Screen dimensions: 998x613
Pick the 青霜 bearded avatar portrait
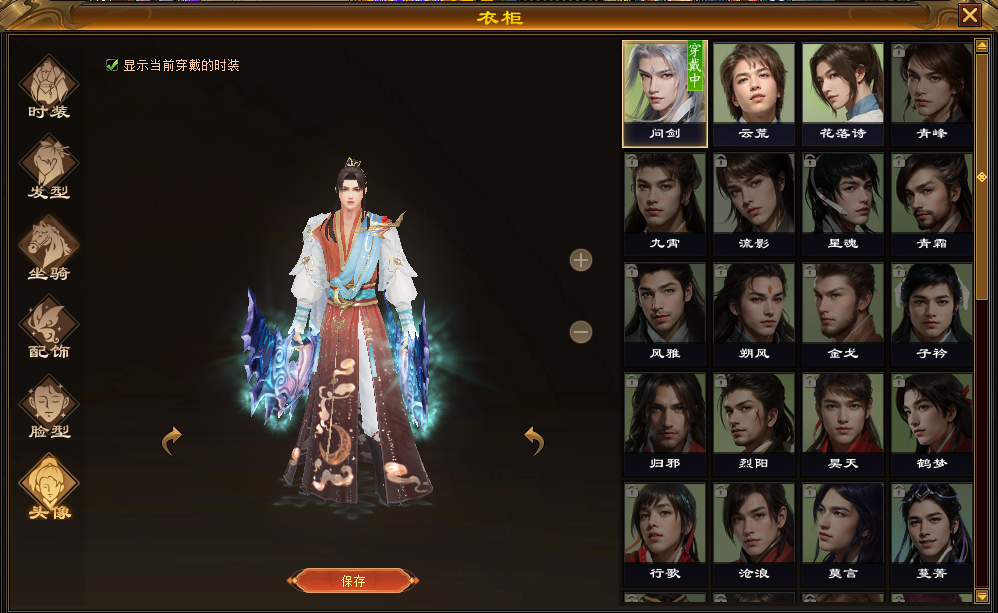click(932, 200)
